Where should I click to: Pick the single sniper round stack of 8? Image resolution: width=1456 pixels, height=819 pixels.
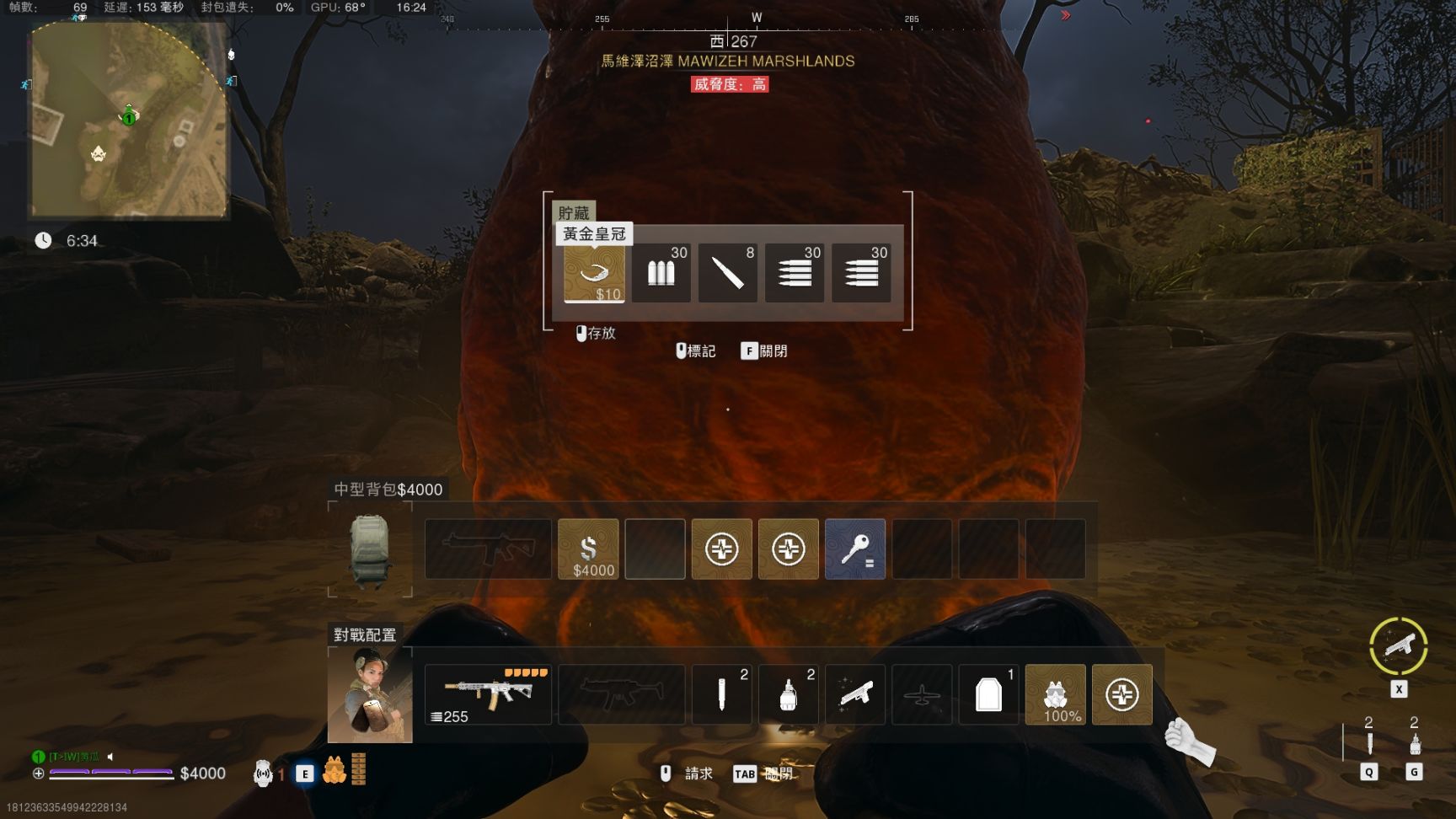coord(727,272)
